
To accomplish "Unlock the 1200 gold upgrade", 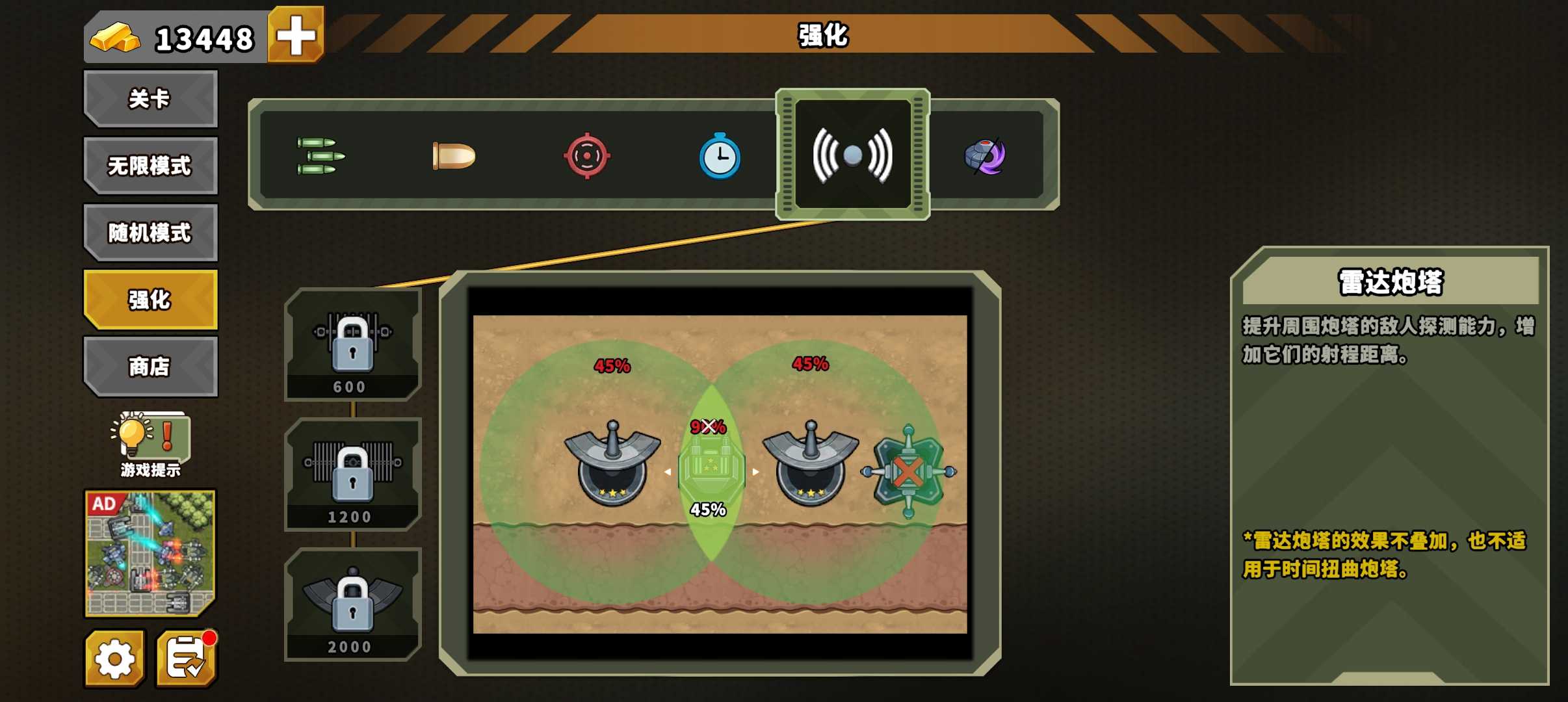I will click(353, 474).
